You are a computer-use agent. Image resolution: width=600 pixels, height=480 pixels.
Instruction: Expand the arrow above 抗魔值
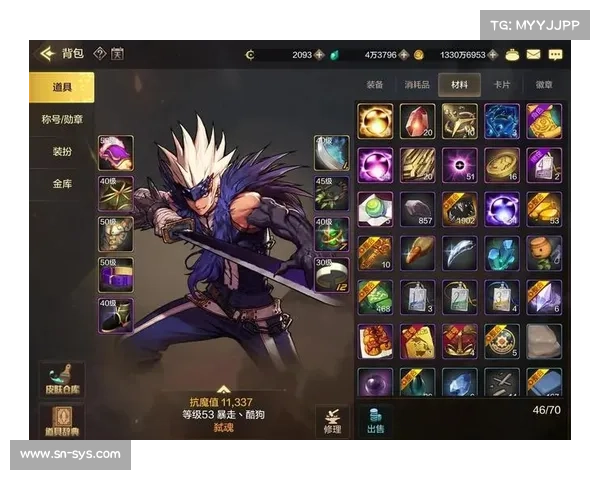[224, 389]
